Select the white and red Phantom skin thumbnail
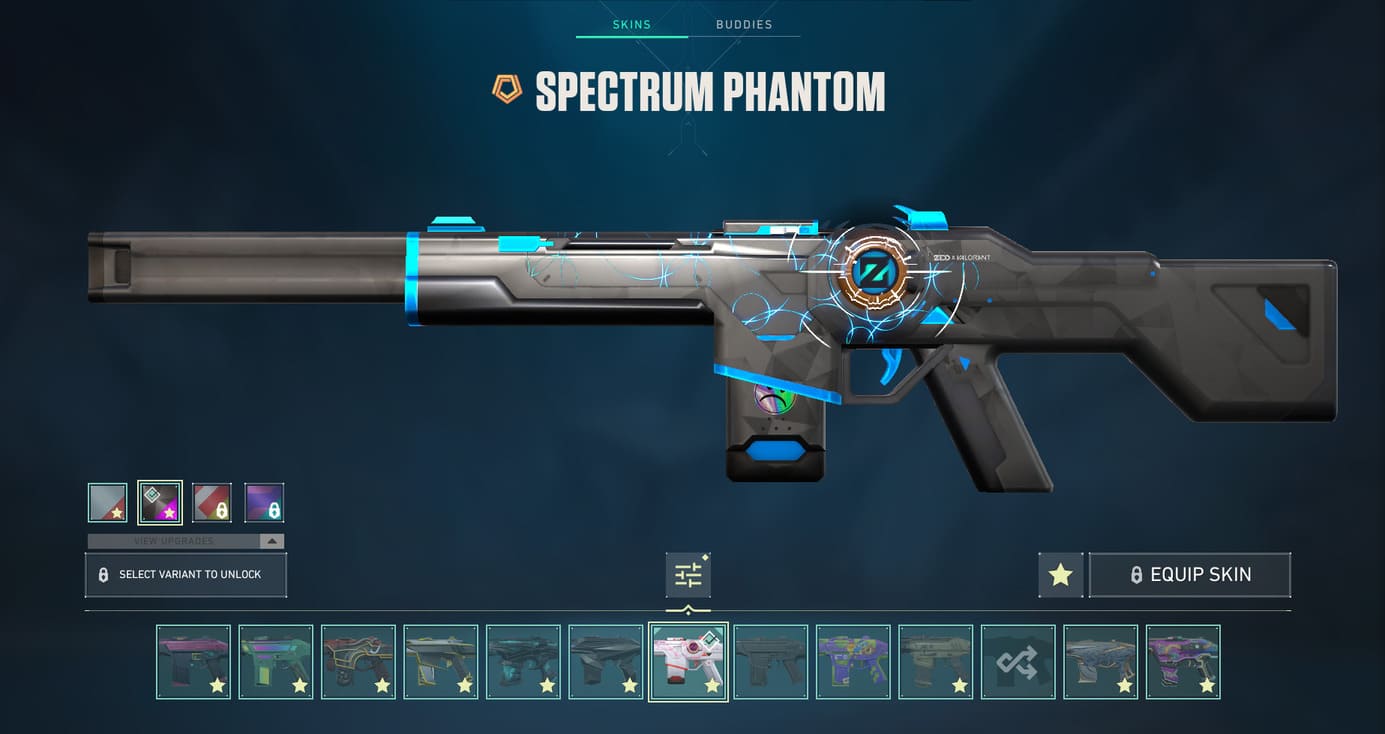The width and height of the screenshot is (1385, 734). click(688, 661)
